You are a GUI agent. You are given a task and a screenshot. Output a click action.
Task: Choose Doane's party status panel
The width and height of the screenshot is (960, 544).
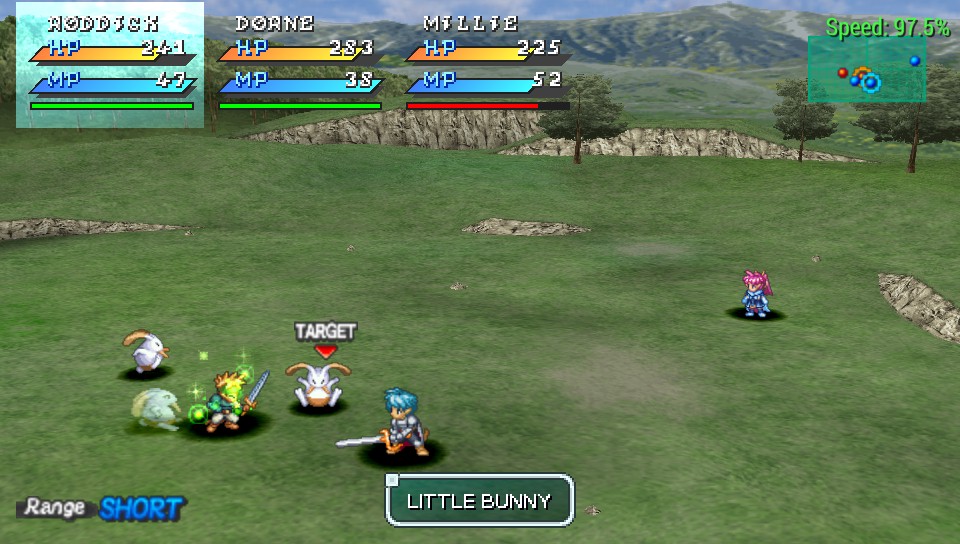[298, 64]
